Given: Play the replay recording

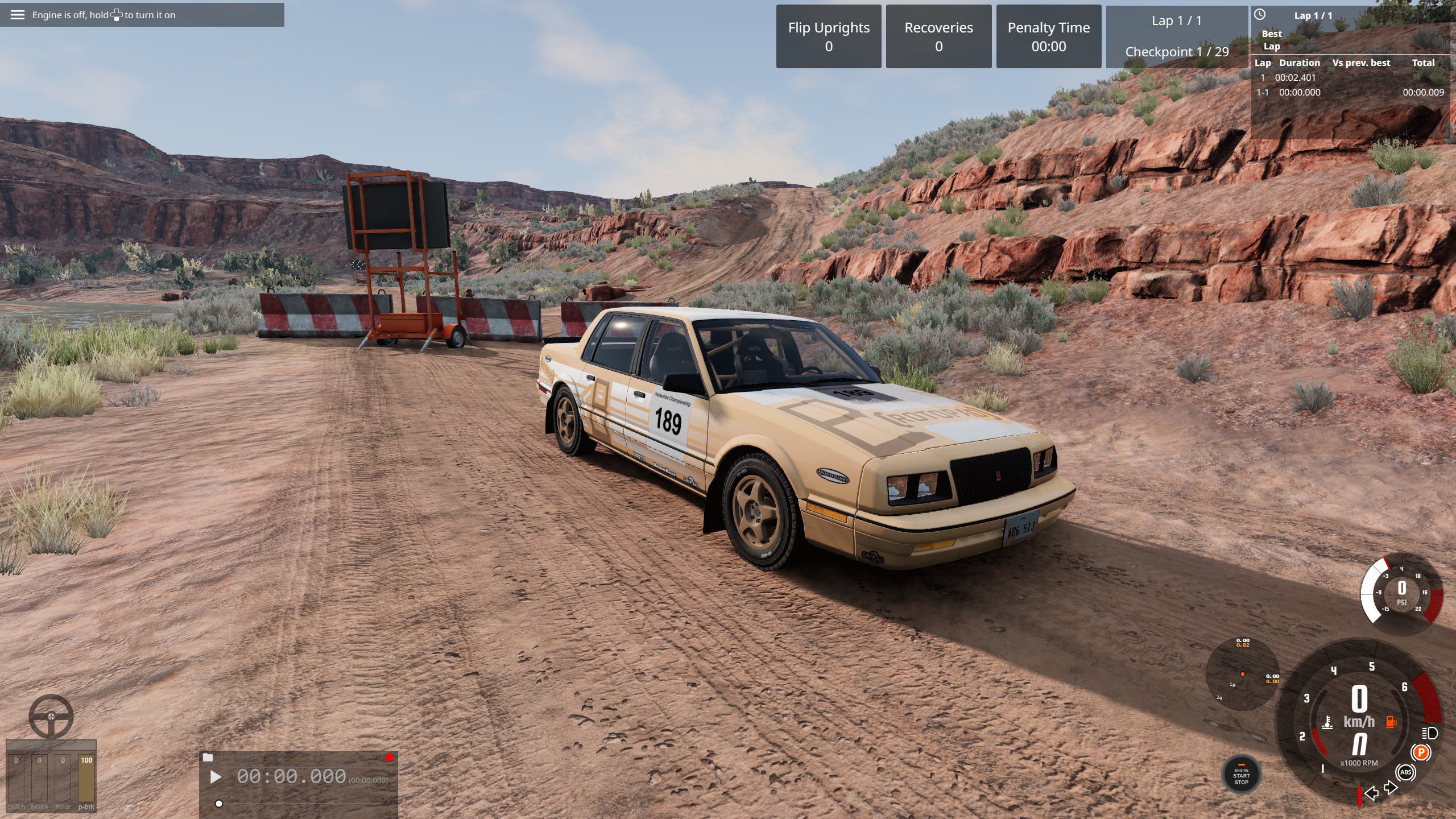Looking at the screenshot, I should (x=216, y=777).
